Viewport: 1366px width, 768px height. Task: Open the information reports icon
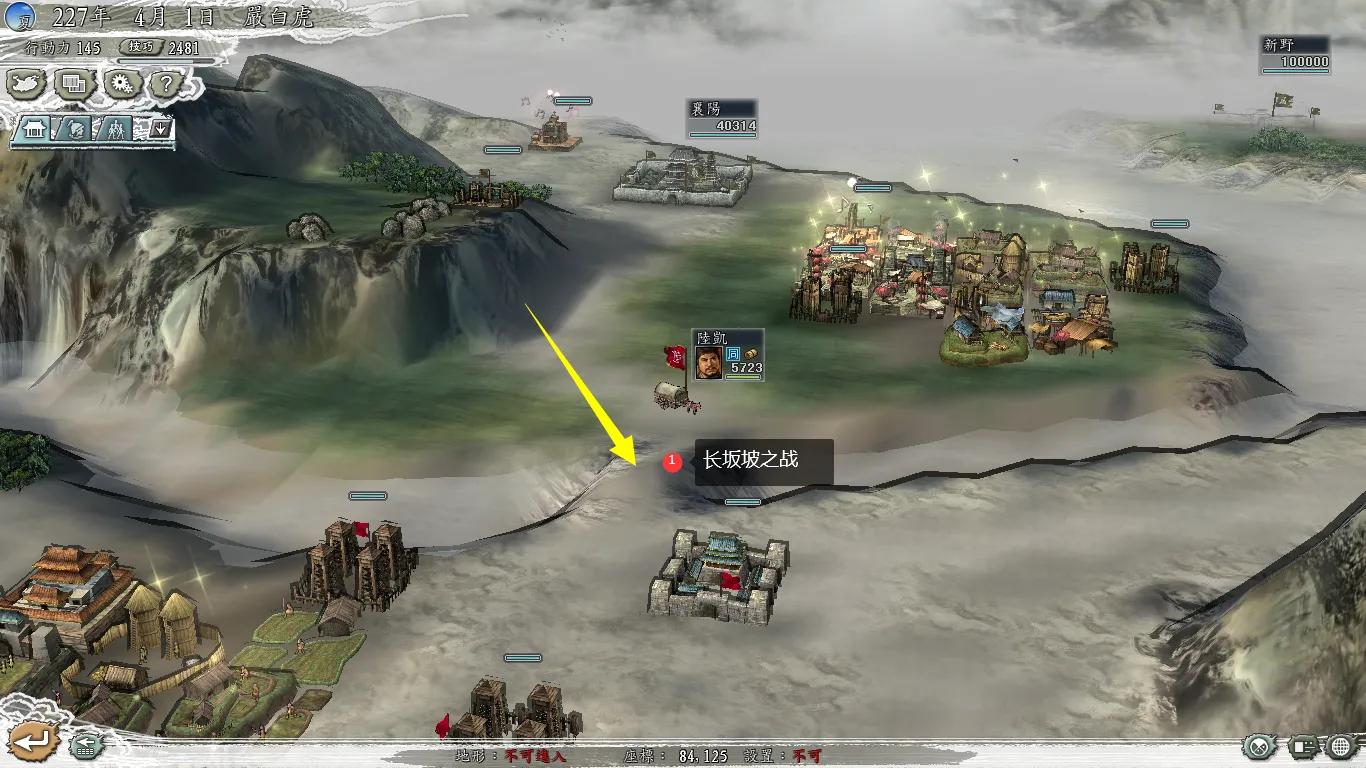tap(73, 84)
